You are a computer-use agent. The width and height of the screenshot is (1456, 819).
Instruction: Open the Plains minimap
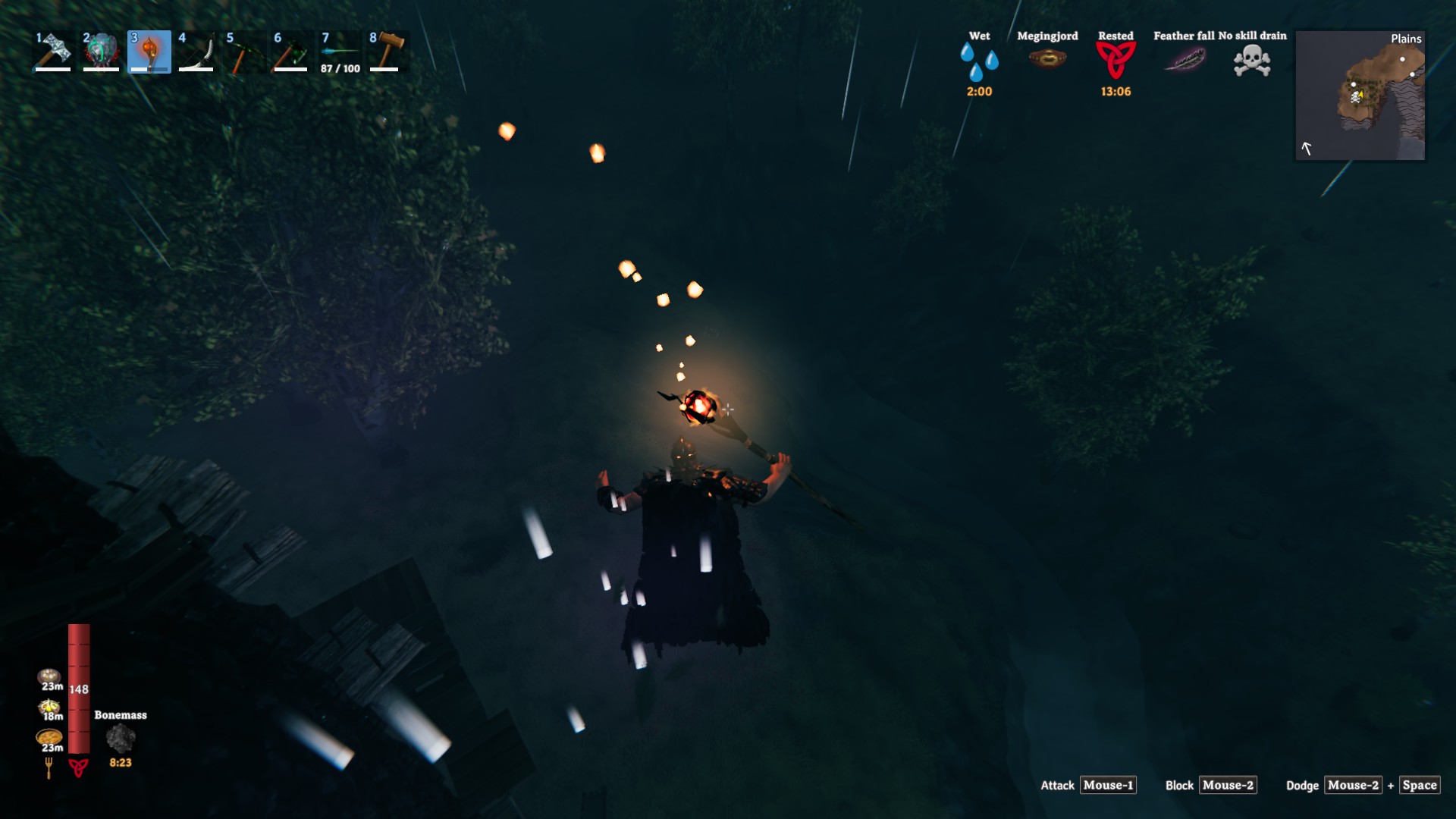coord(1360,96)
